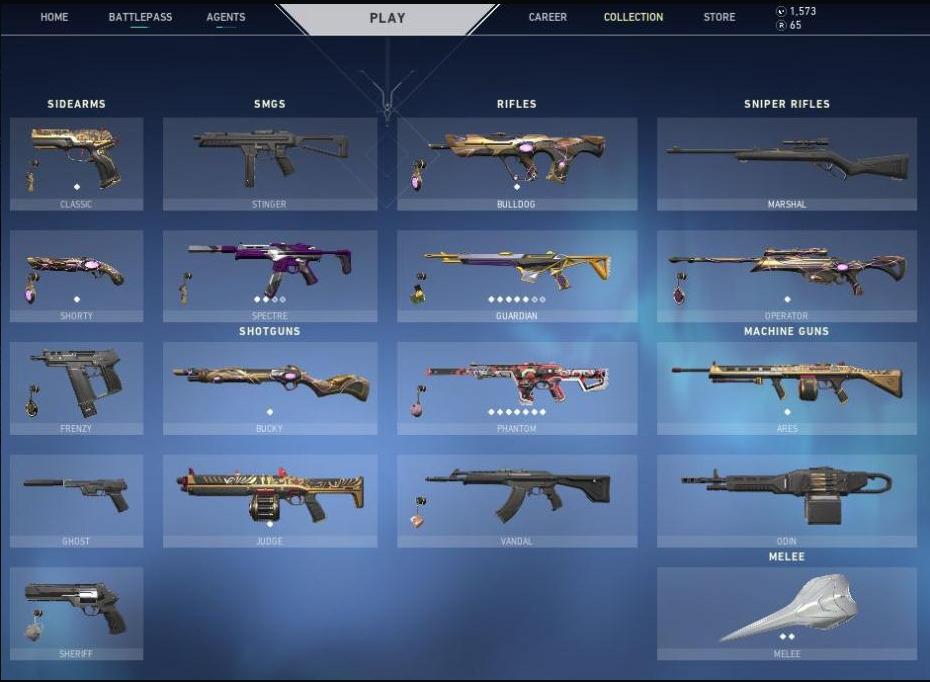Select the Guardian rifle tile

(x=516, y=276)
